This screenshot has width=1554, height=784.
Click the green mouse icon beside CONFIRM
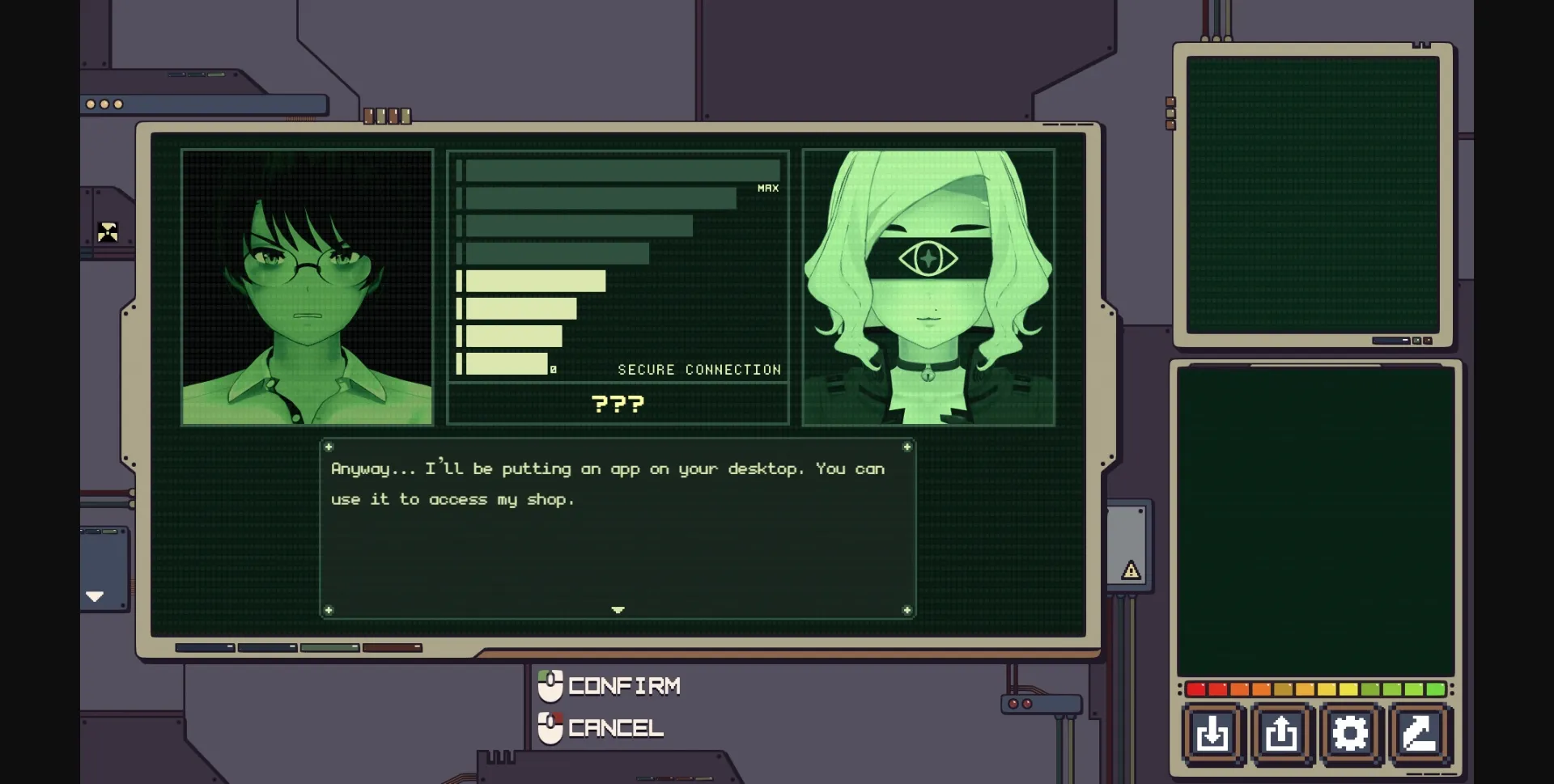[551, 686]
